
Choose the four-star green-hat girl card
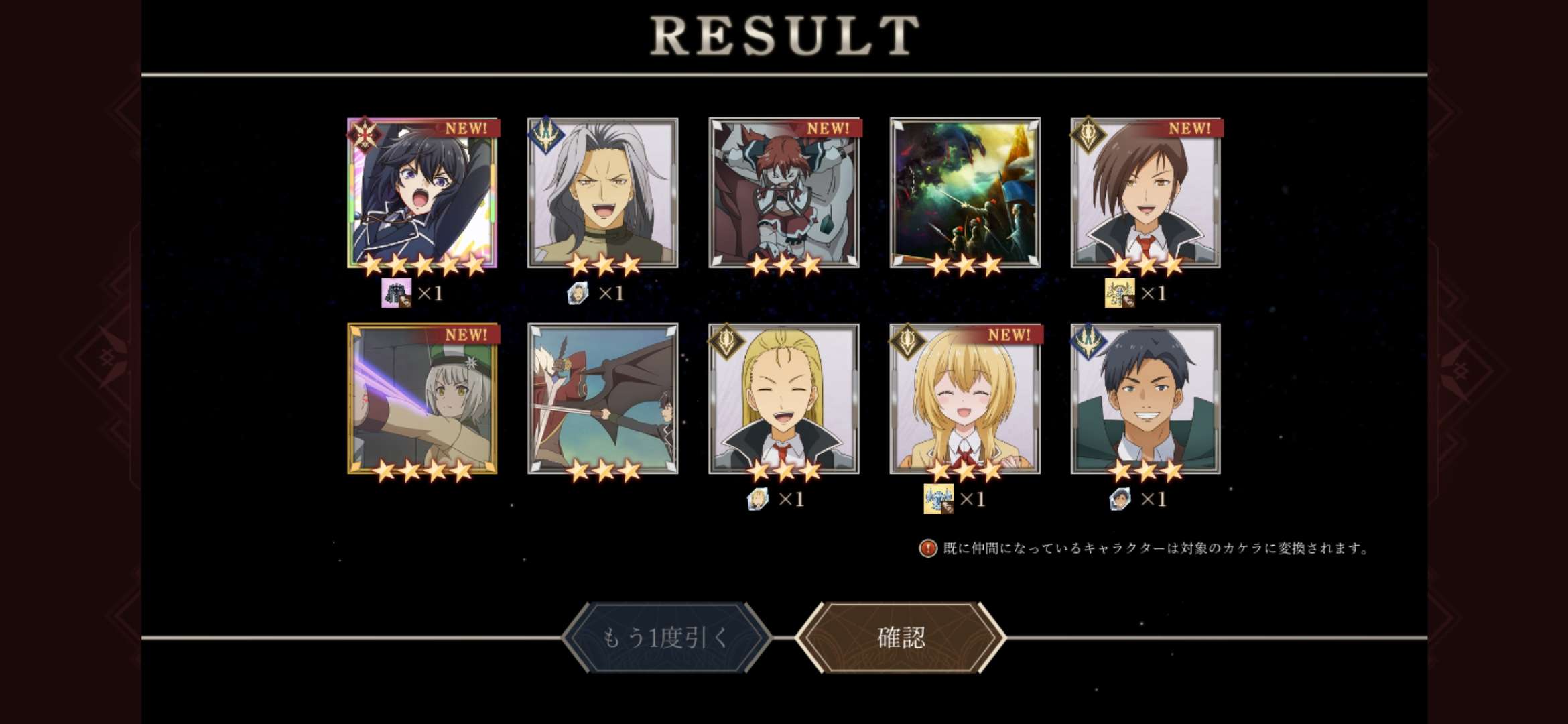tap(422, 399)
